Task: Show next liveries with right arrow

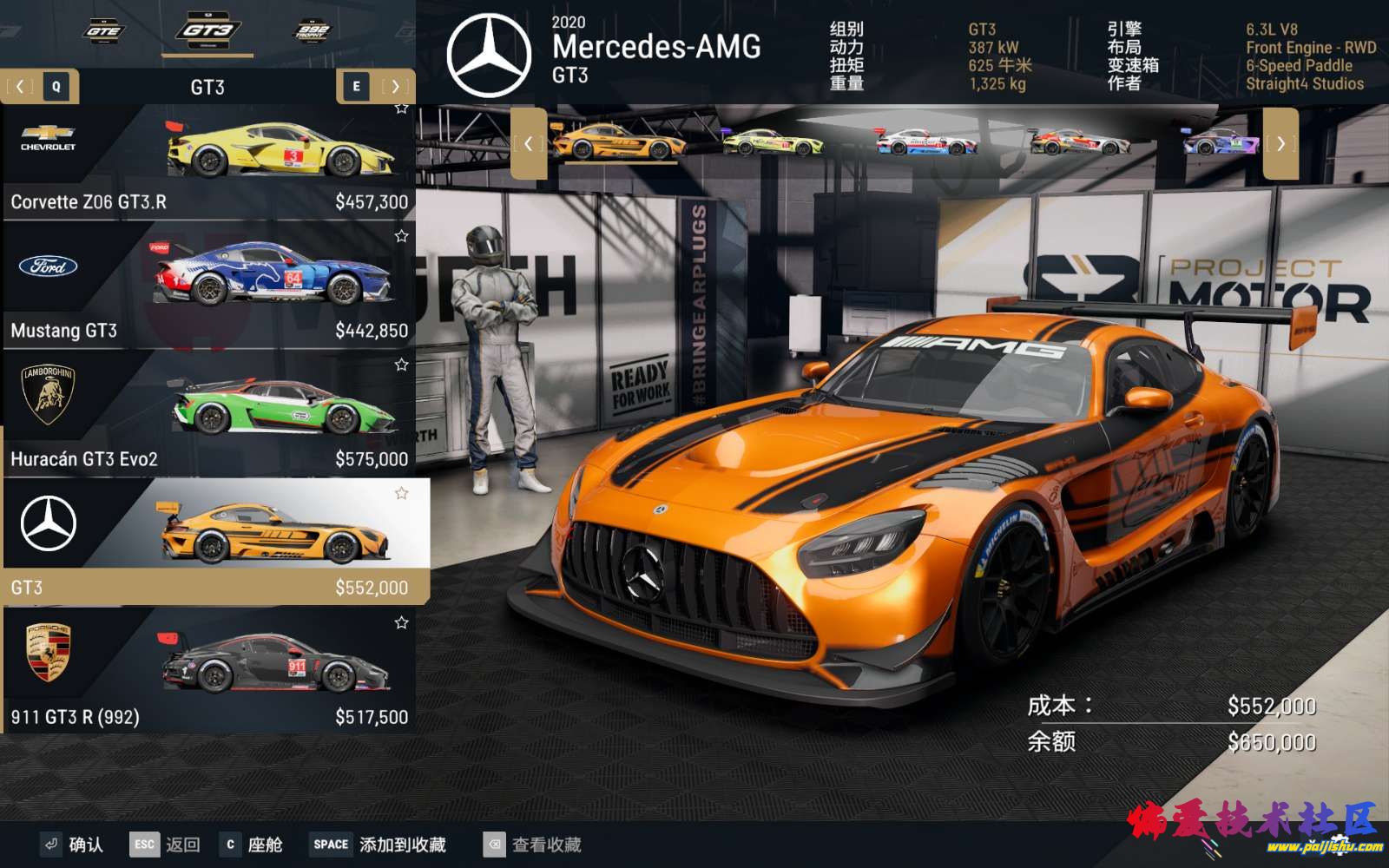Action: click(x=1280, y=144)
